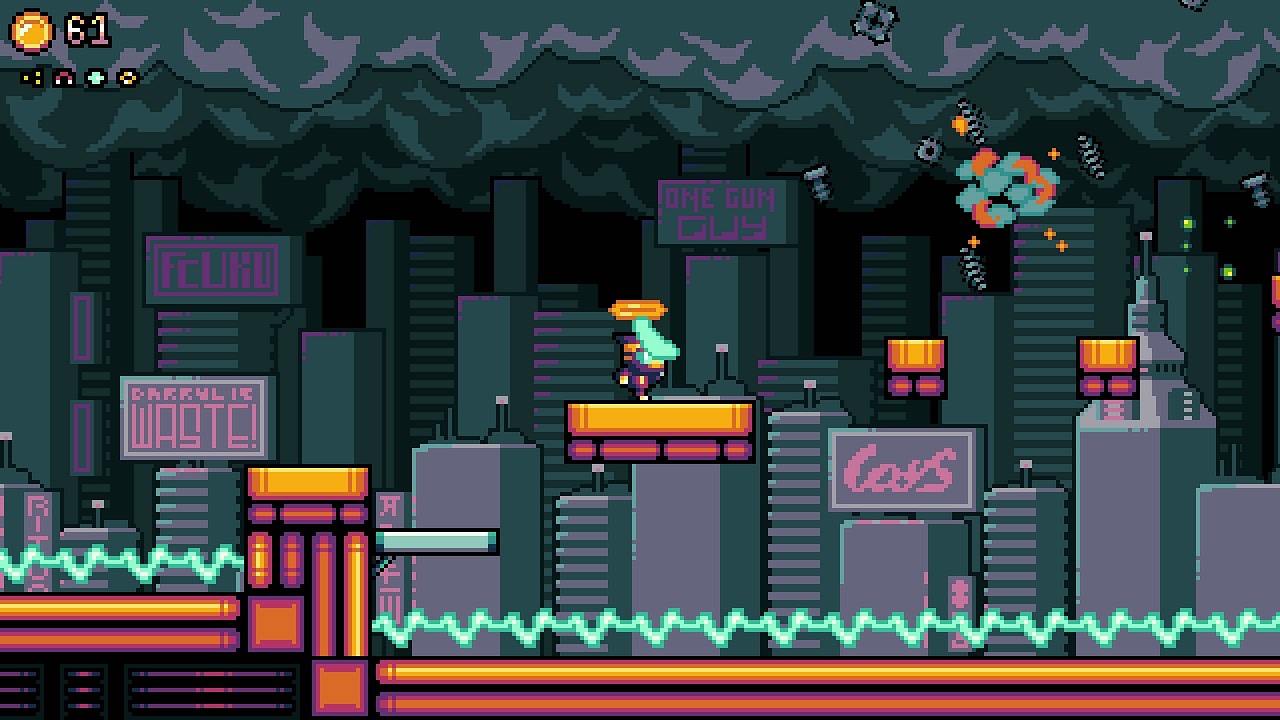Select the teal star icon in the HUD
1280x720 pixels.
coord(96,77)
